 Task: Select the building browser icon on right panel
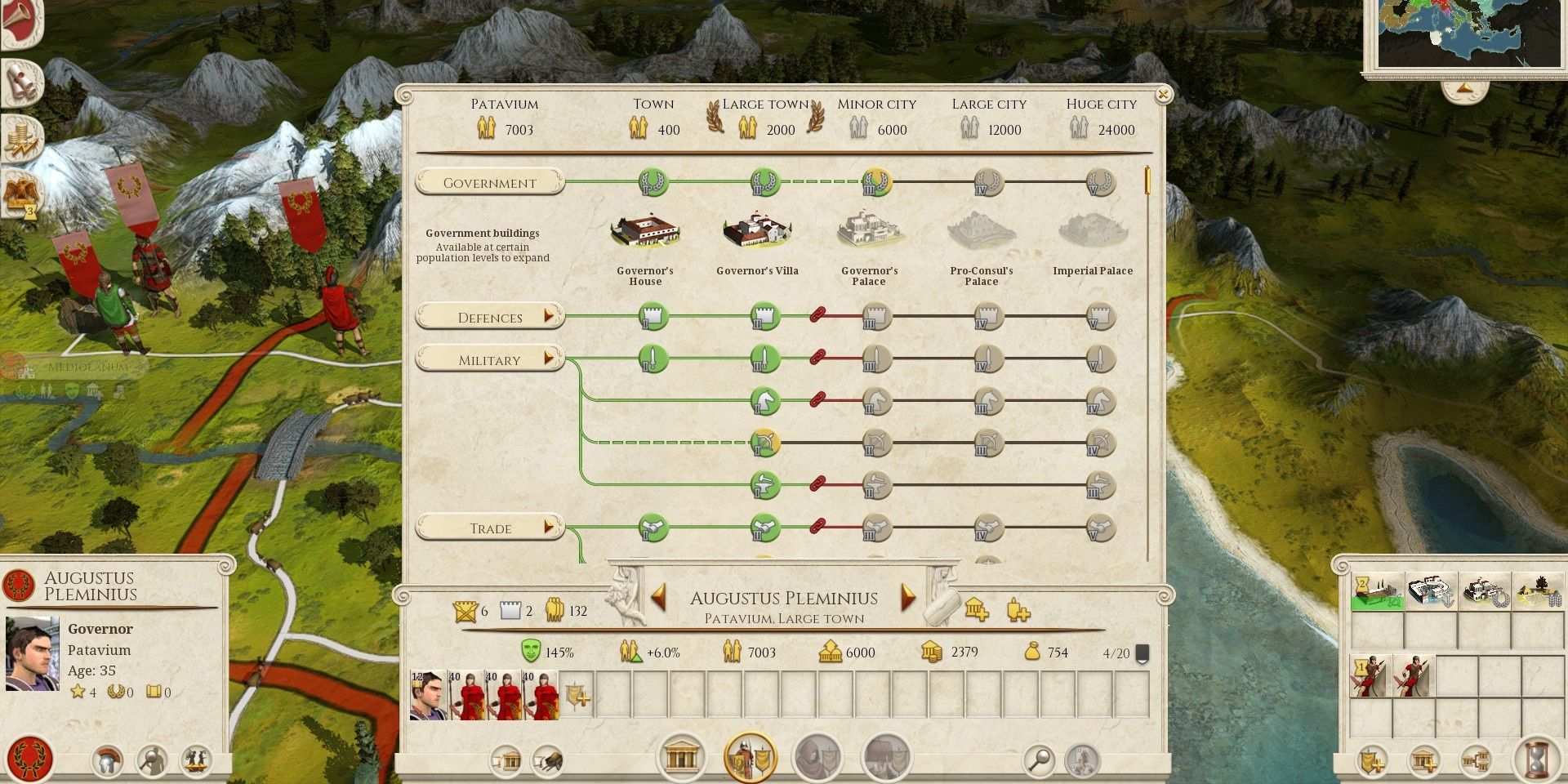tap(1476, 761)
